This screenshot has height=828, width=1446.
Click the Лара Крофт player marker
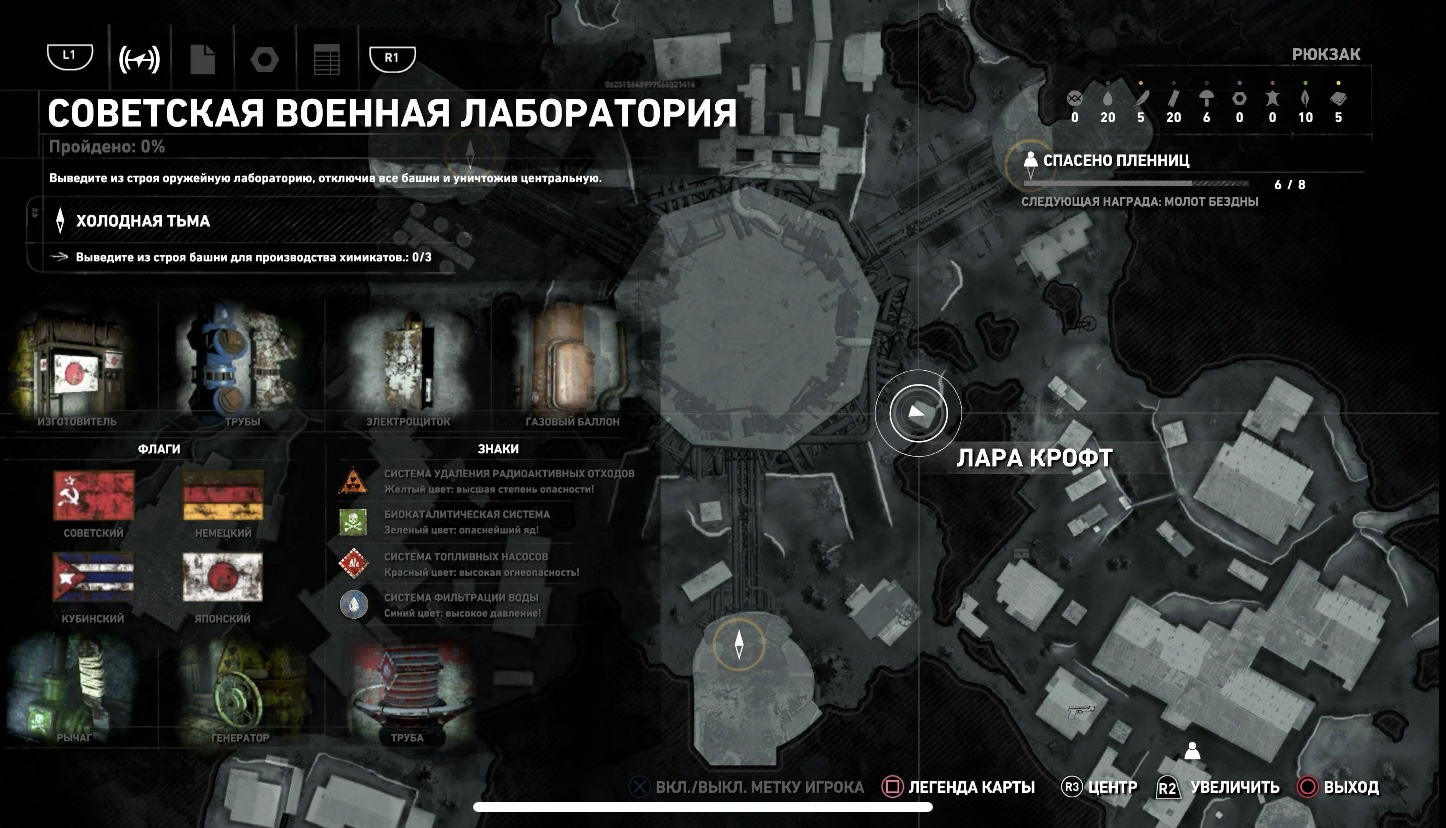click(x=918, y=413)
